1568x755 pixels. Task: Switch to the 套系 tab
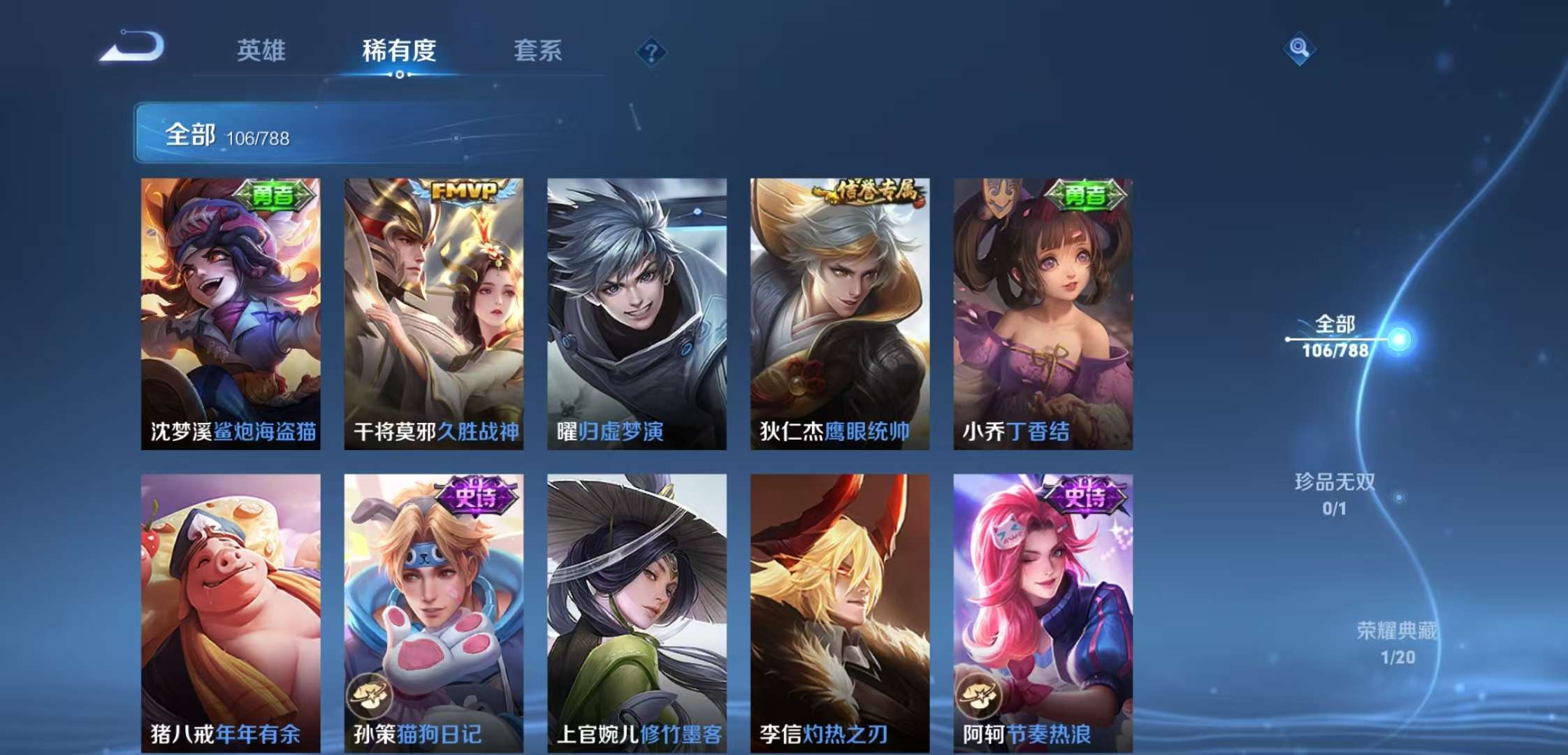coord(539,51)
